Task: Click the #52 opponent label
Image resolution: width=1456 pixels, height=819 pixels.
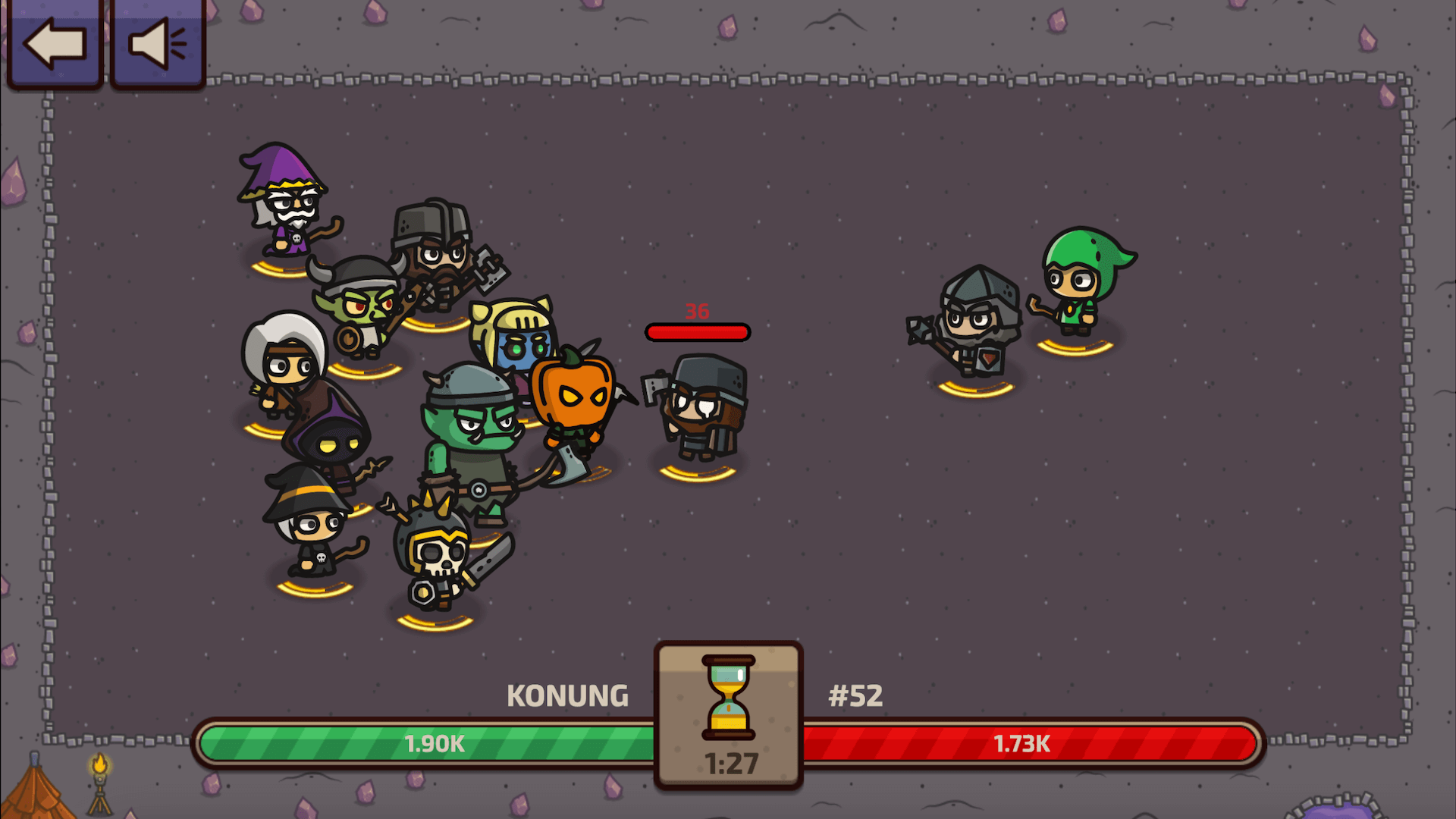Action: click(855, 695)
